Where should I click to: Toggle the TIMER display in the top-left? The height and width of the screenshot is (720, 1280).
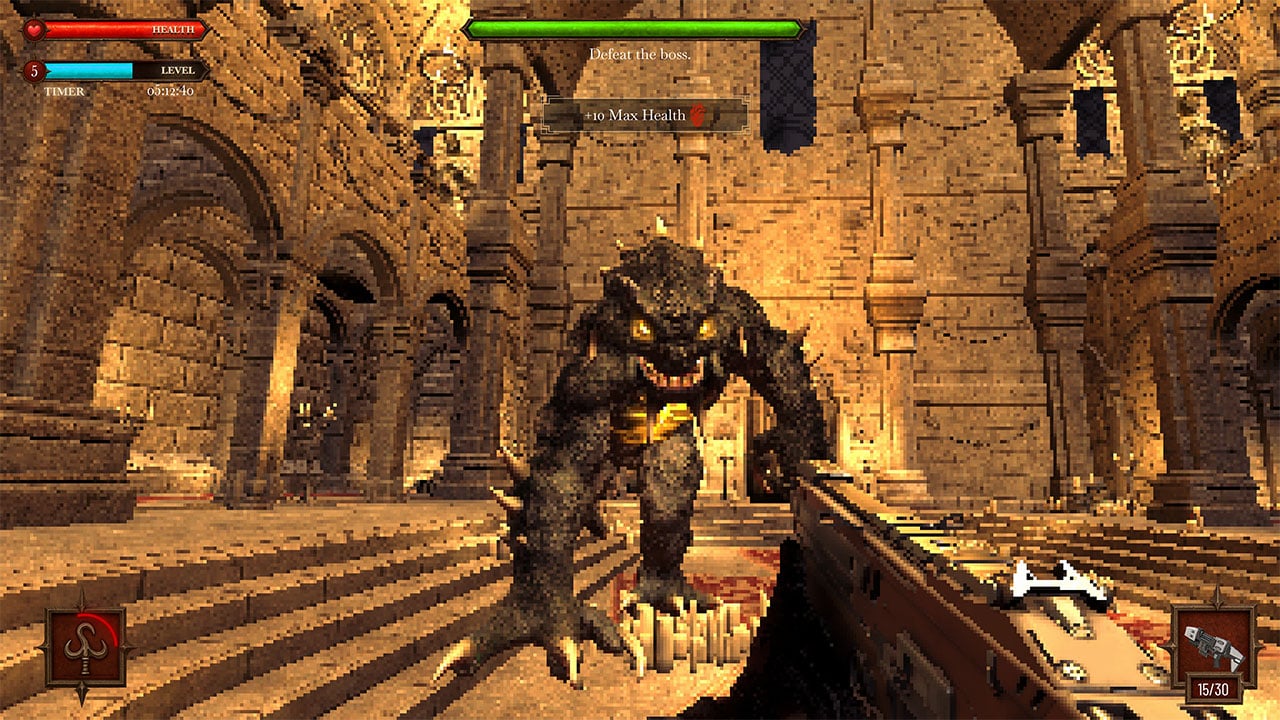click(64, 91)
